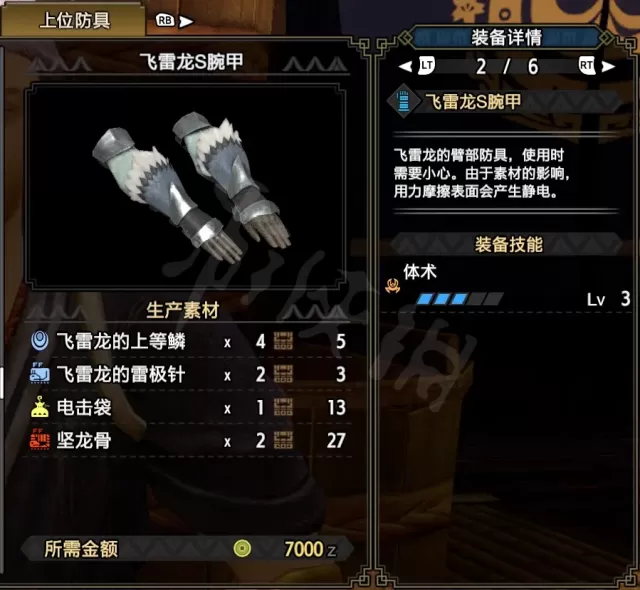Screen dimensions: 640x590
Task: Select the 飞雷龙的上等鳞 material row
Action: point(190,341)
